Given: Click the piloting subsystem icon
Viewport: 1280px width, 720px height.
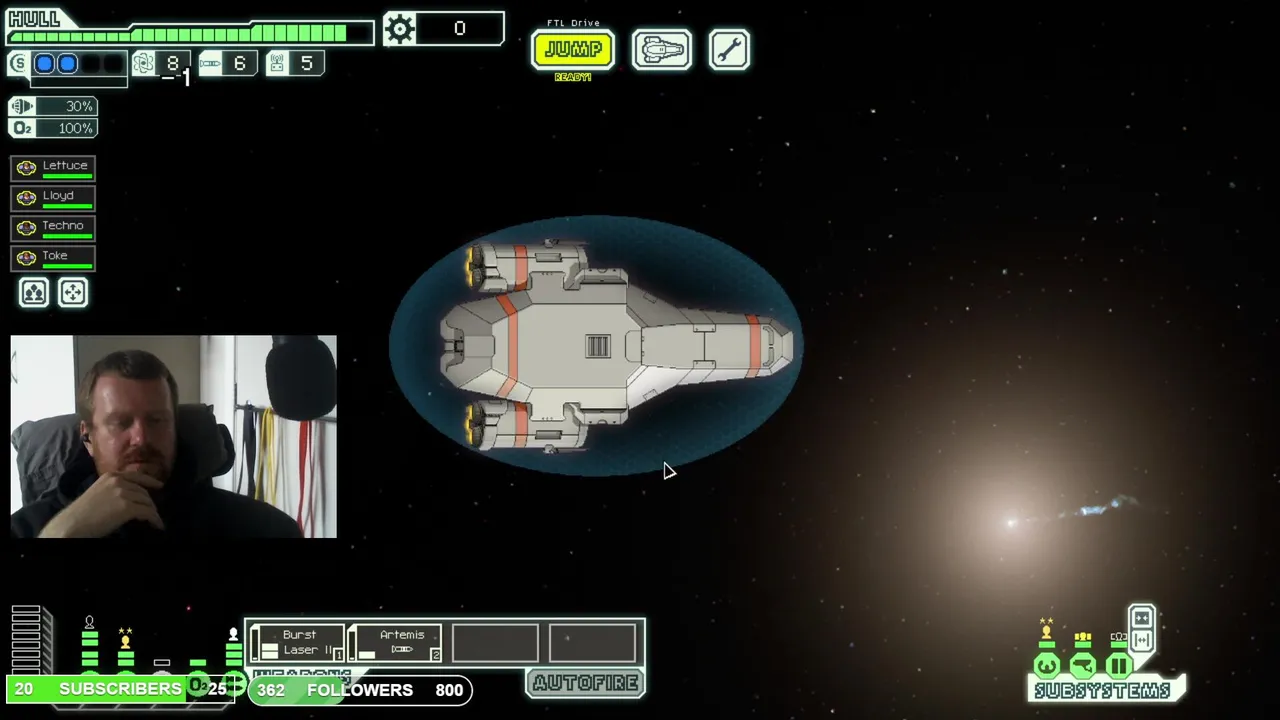Looking at the screenshot, I should (1046, 665).
